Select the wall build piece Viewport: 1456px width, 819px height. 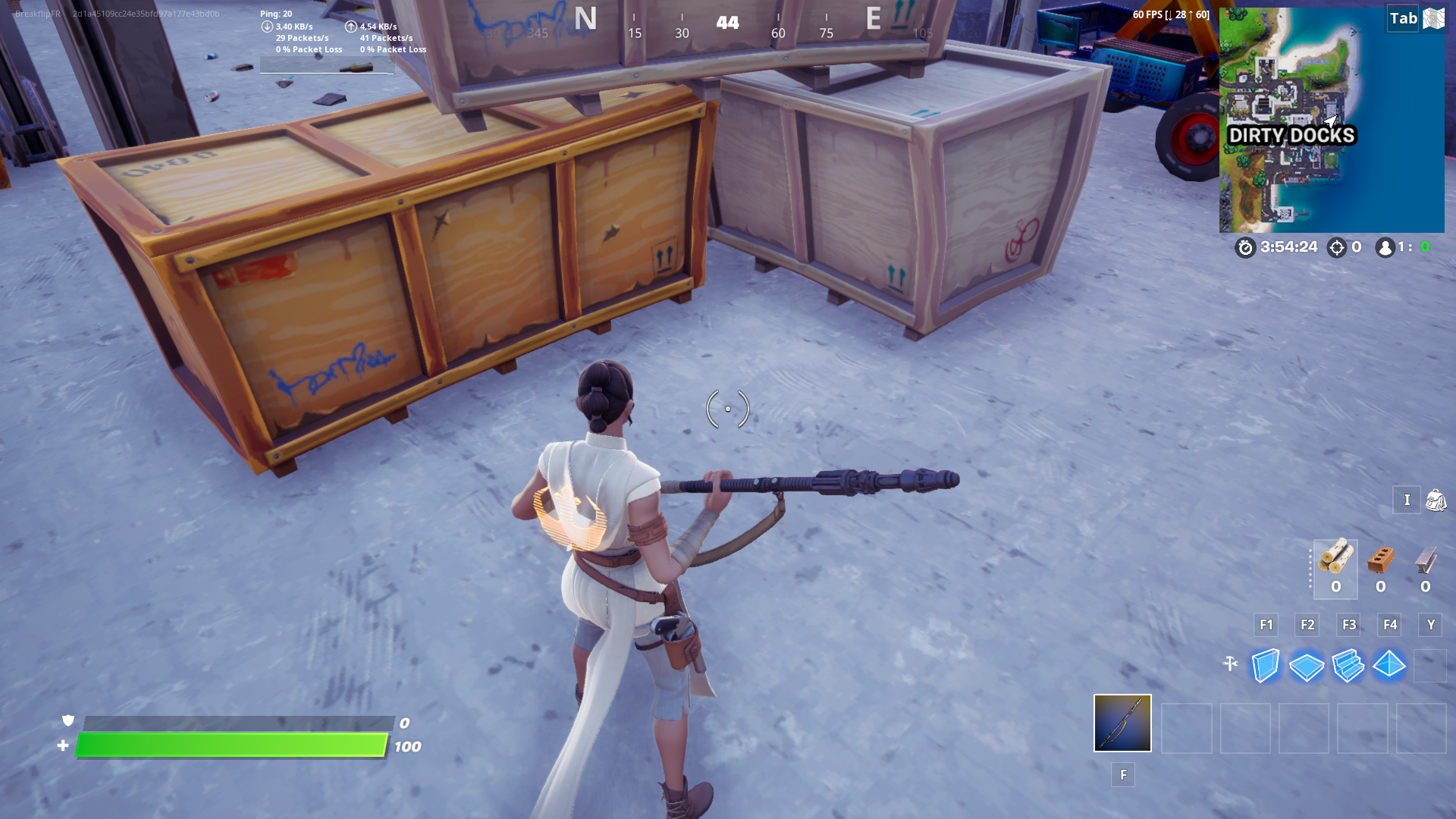tap(1265, 665)
